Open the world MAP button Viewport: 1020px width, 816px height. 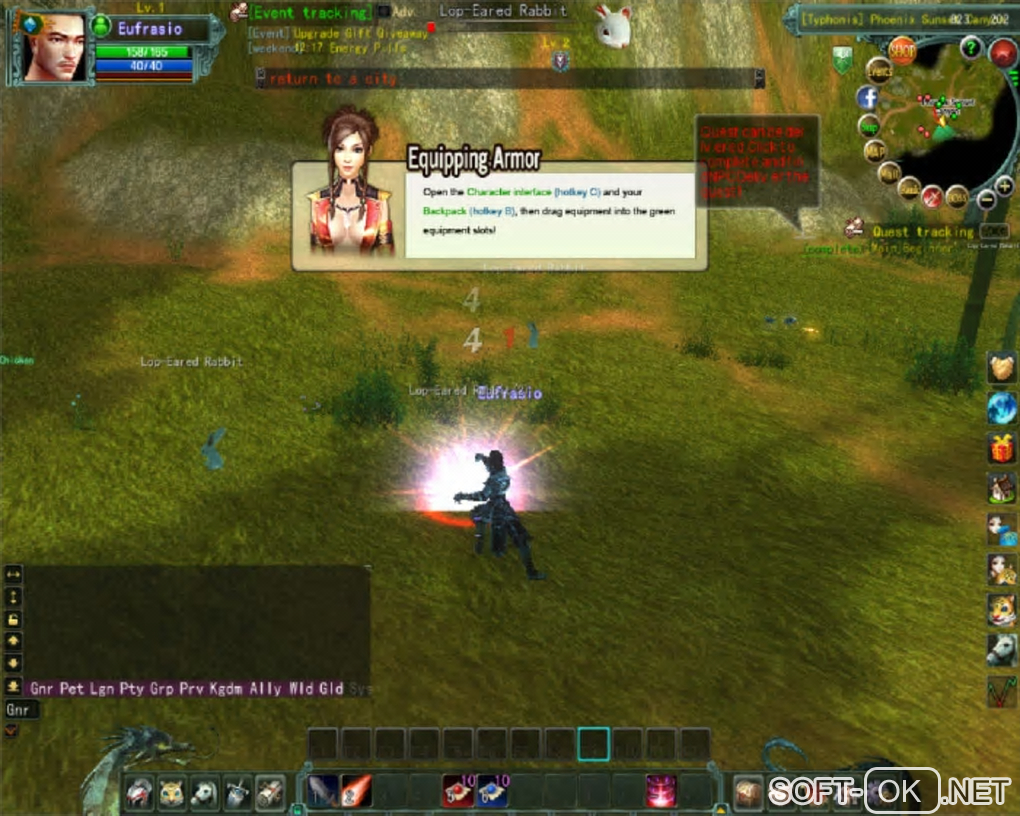coord(875,150)
